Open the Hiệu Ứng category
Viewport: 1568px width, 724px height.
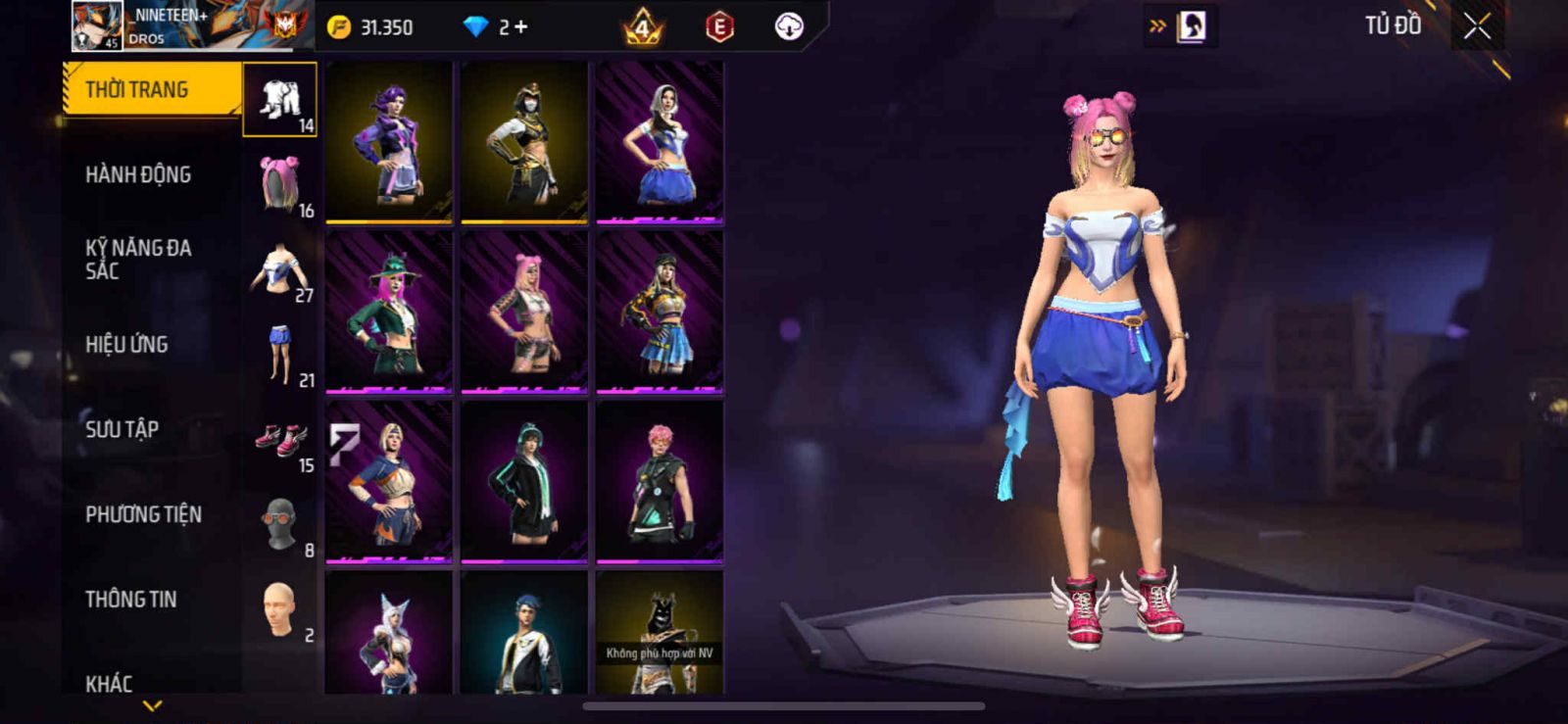coord(126,345)
